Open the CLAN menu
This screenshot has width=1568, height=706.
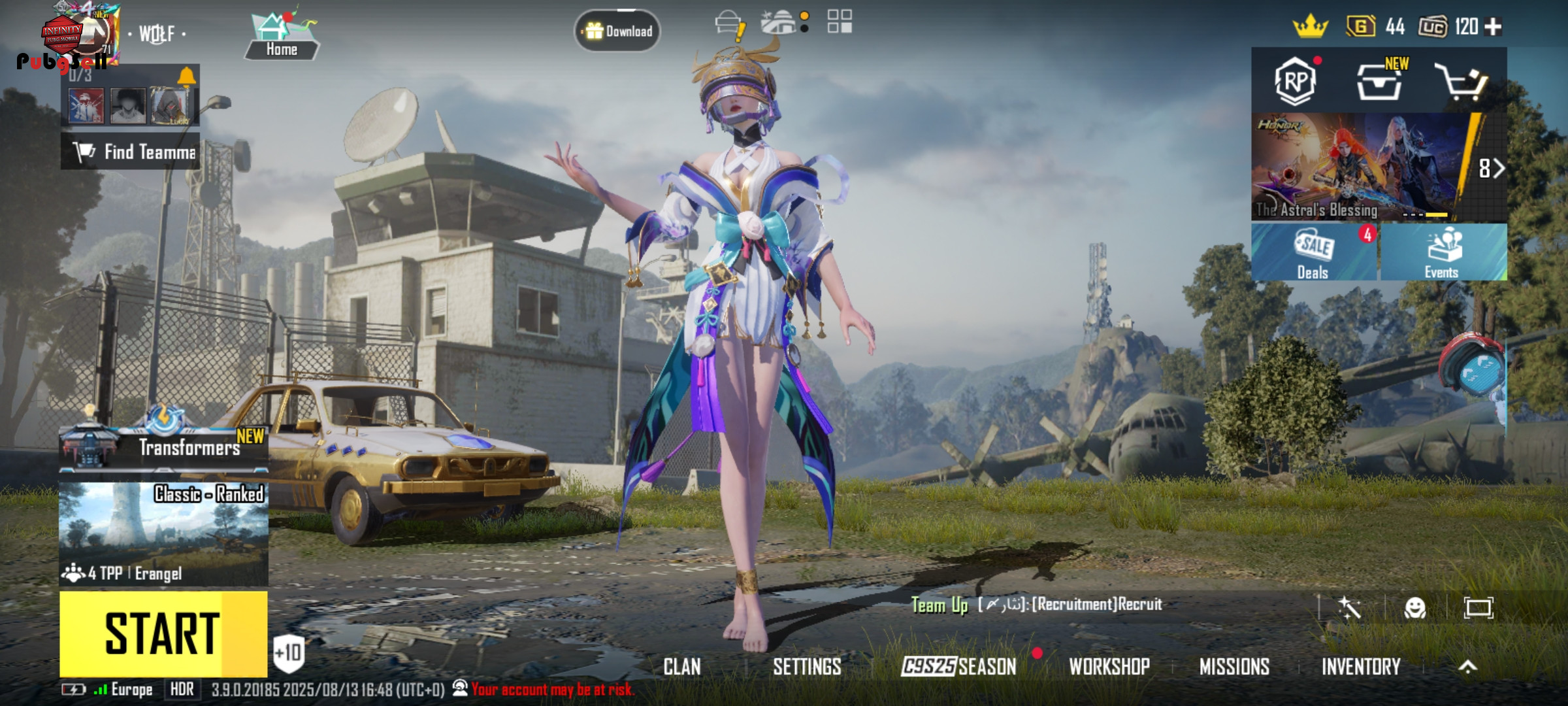[682, 667]
